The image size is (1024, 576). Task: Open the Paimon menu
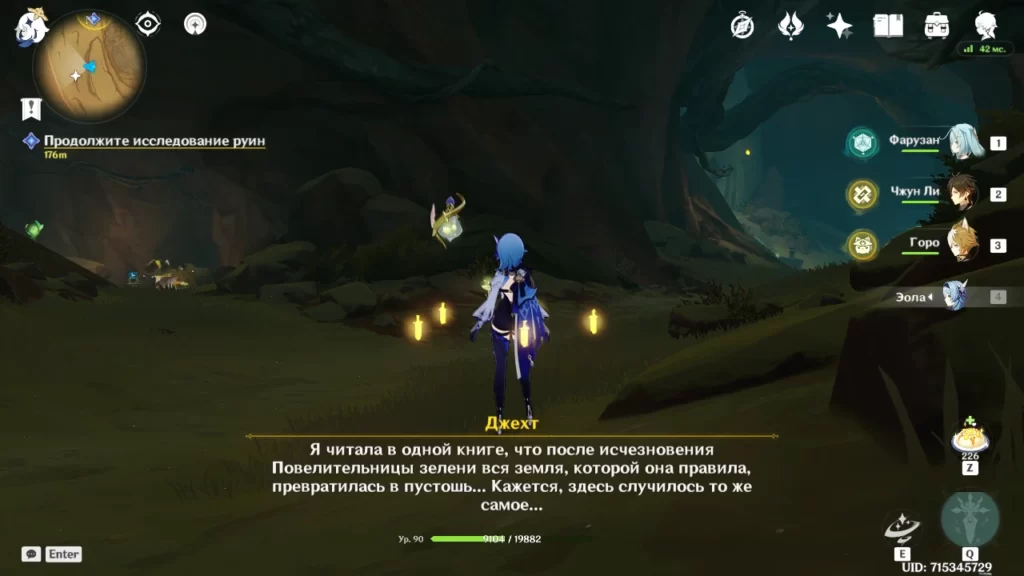click(31, 28)
